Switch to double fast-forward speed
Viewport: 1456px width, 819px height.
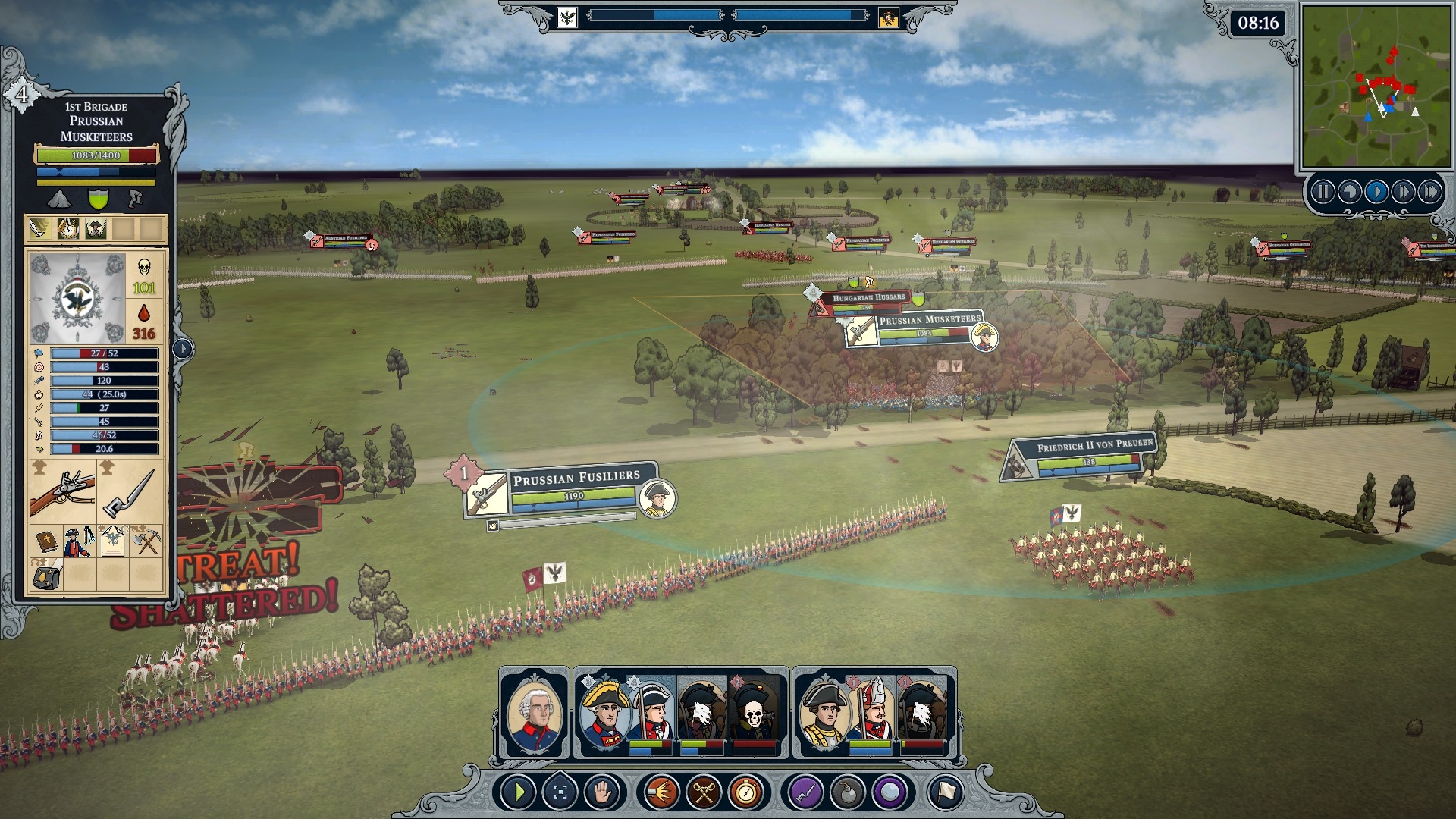point(1402,192)
